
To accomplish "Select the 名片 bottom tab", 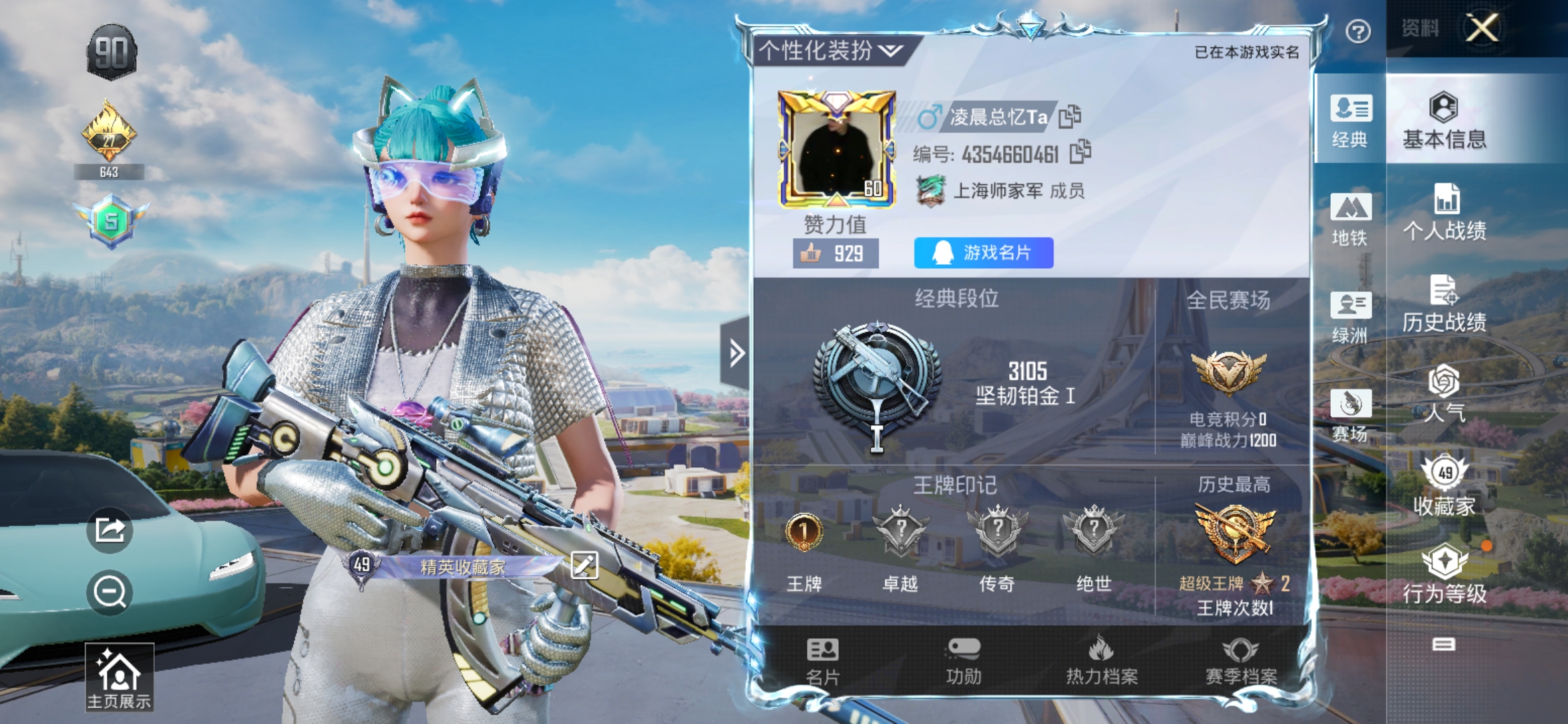I will (822, 661).
